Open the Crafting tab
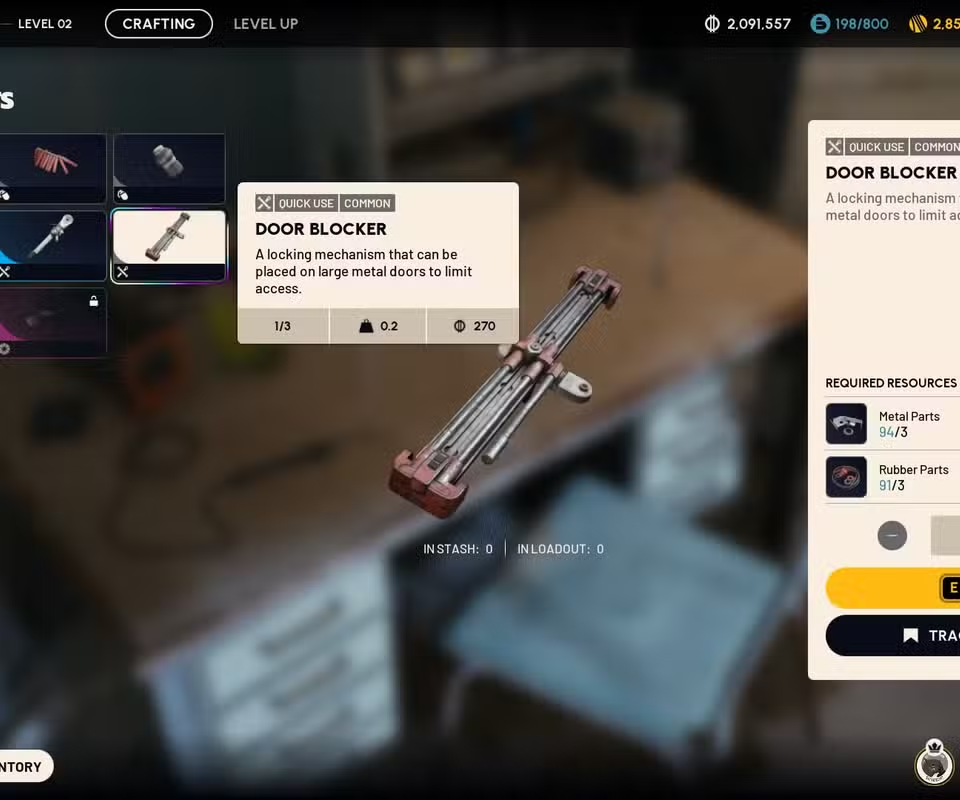Screen dimensions: 960x800 click(159, 24)
